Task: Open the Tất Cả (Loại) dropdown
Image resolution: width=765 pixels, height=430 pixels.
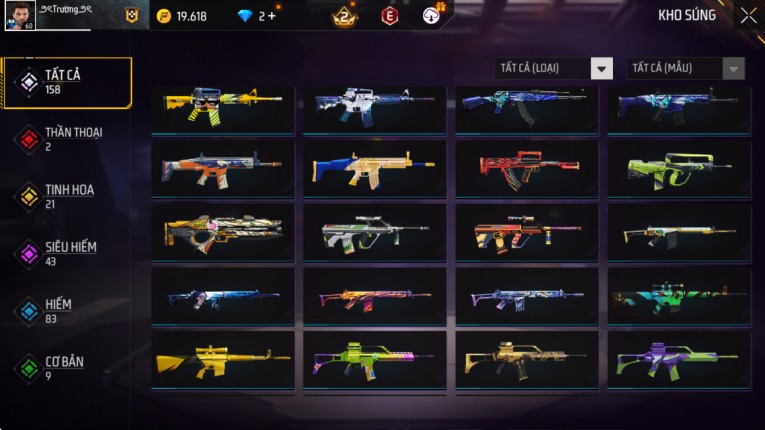Action: pos(554,68)
